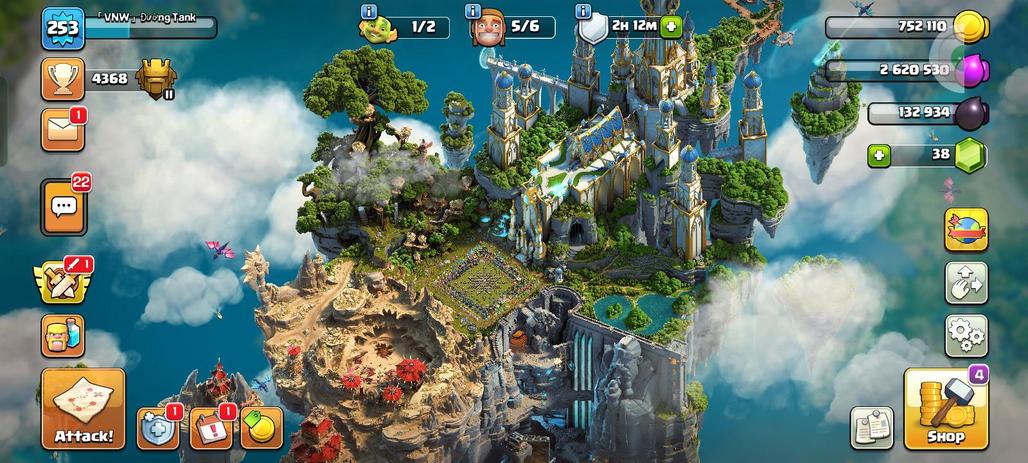The image size is (1028, 463).
Task: Open the Settings gears menu
Action: coord(965,336)
